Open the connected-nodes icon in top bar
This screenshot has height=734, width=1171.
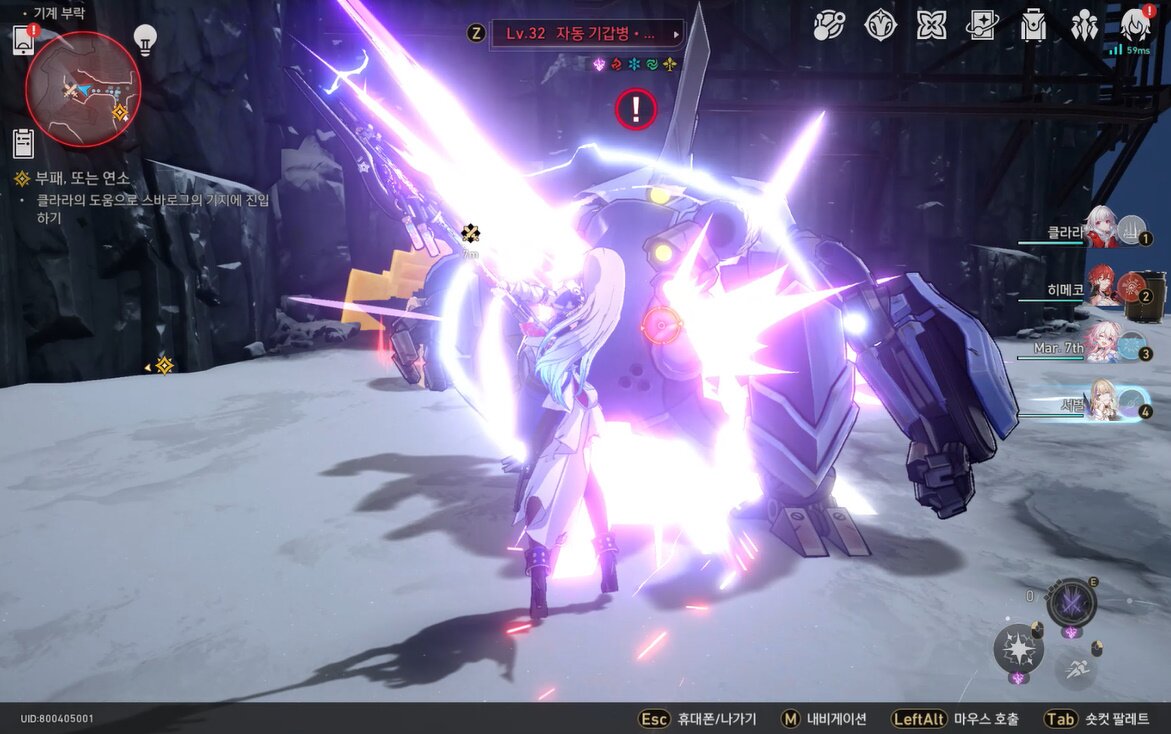pos(829,25)
